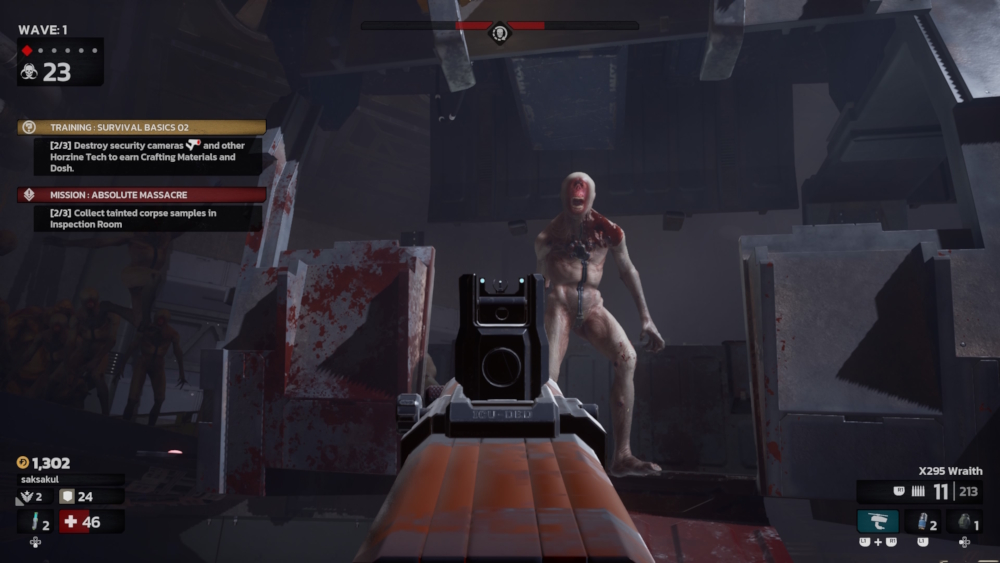Use the healing syringe slot
Screen dimensions: 1000x563
click(35, 521)
